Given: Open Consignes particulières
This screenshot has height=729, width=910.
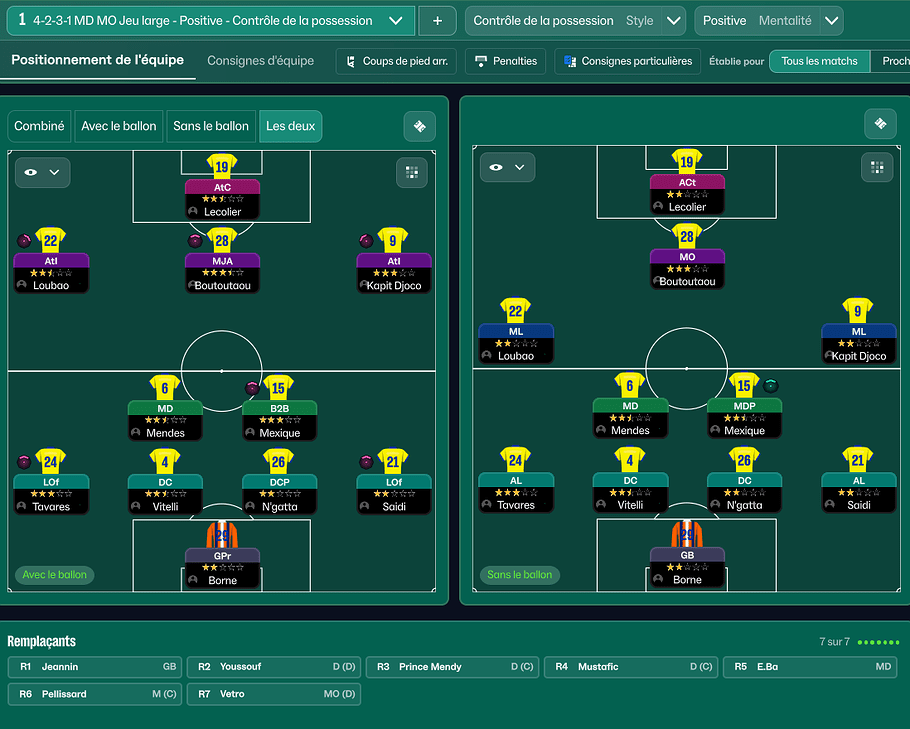Looking at the screenshot, I should (x=627, y=61).
